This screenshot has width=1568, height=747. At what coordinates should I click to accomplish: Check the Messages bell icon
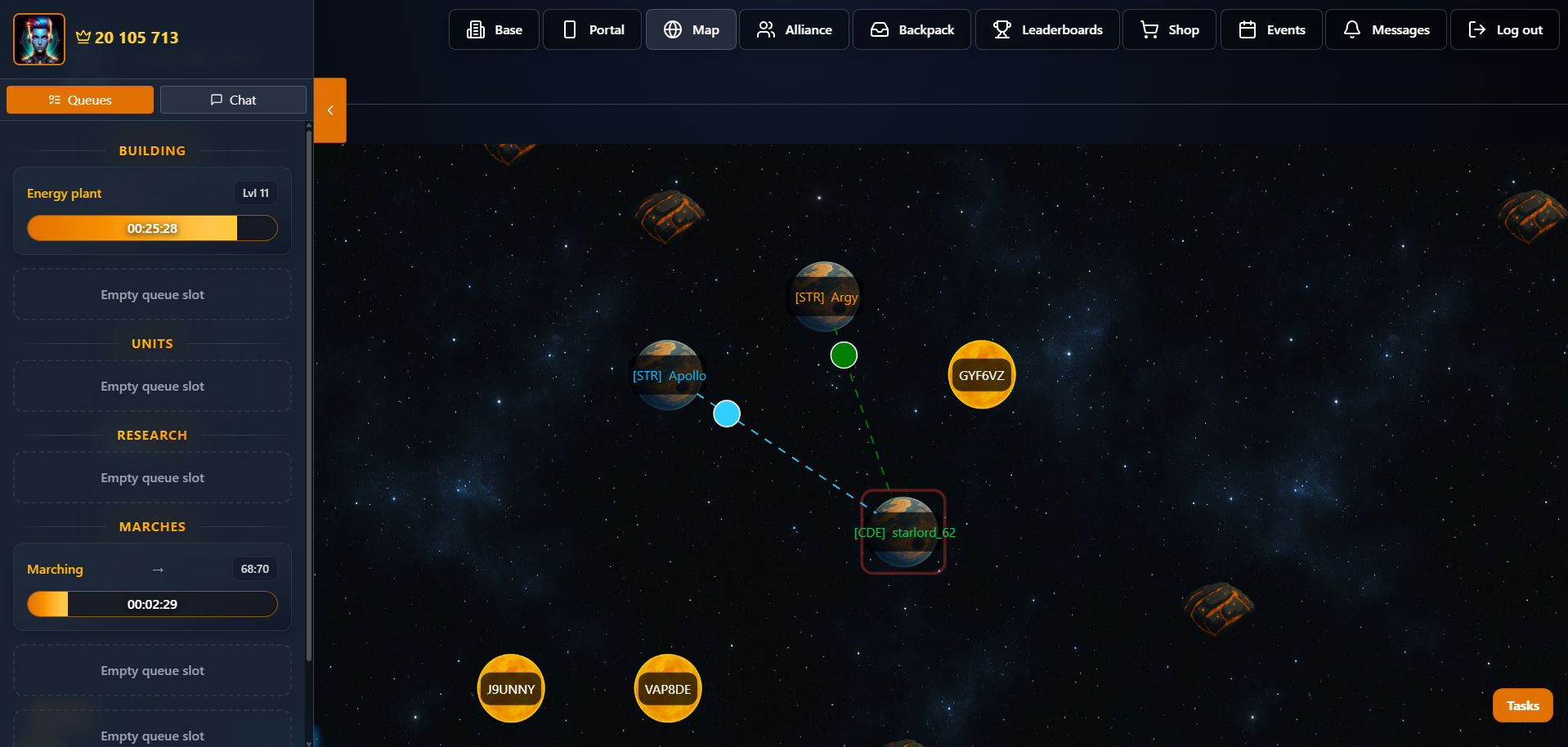coord(1351,29)
